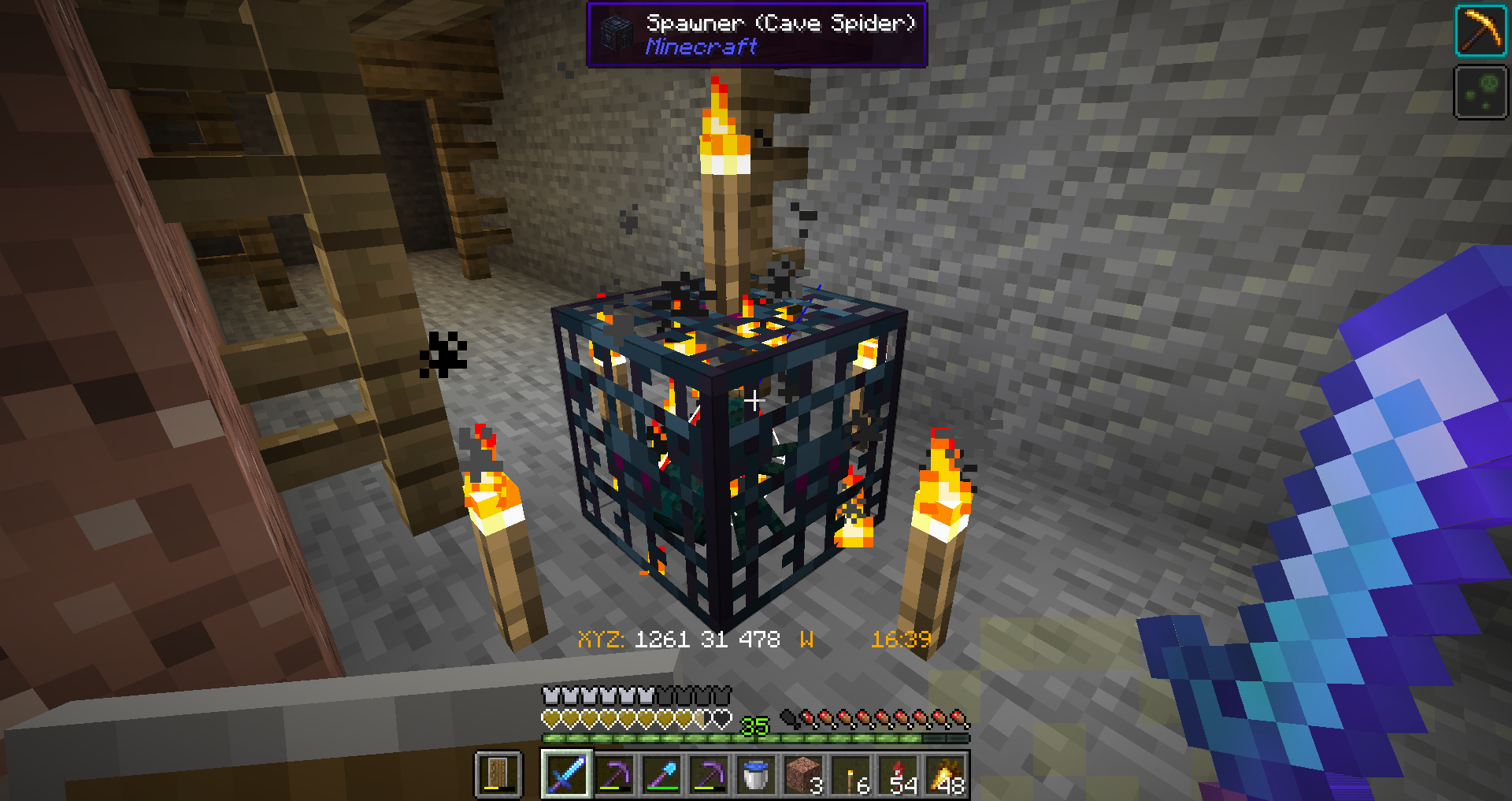
Task: Select the red rocket stack of 54
Action: click(899, 774)
